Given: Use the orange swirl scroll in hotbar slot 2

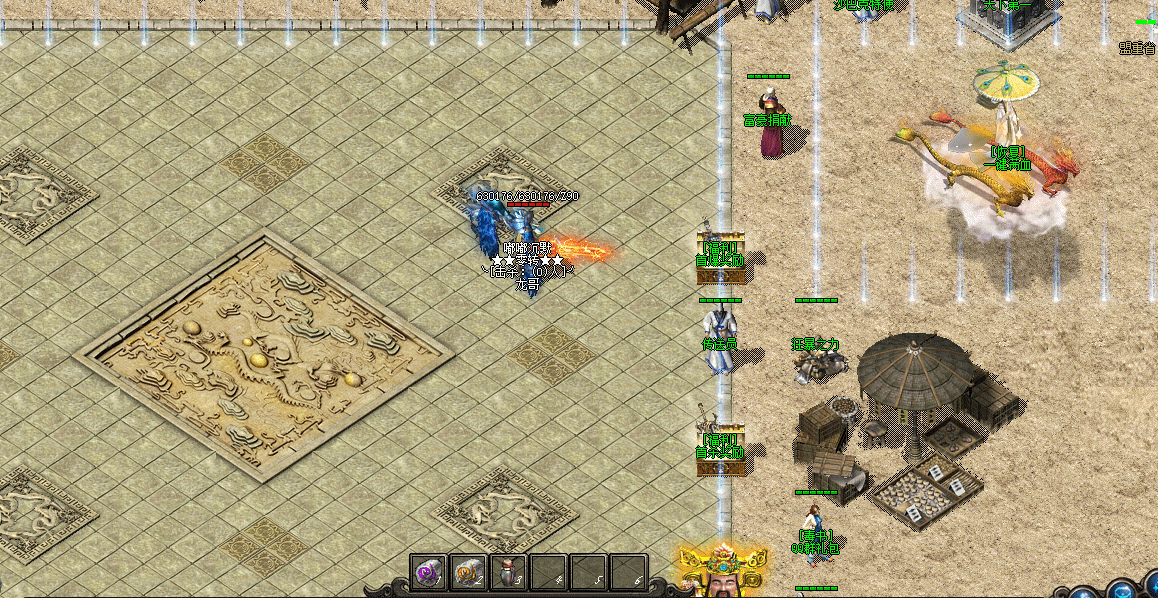Looking at the screenshot, I should 467,573.
